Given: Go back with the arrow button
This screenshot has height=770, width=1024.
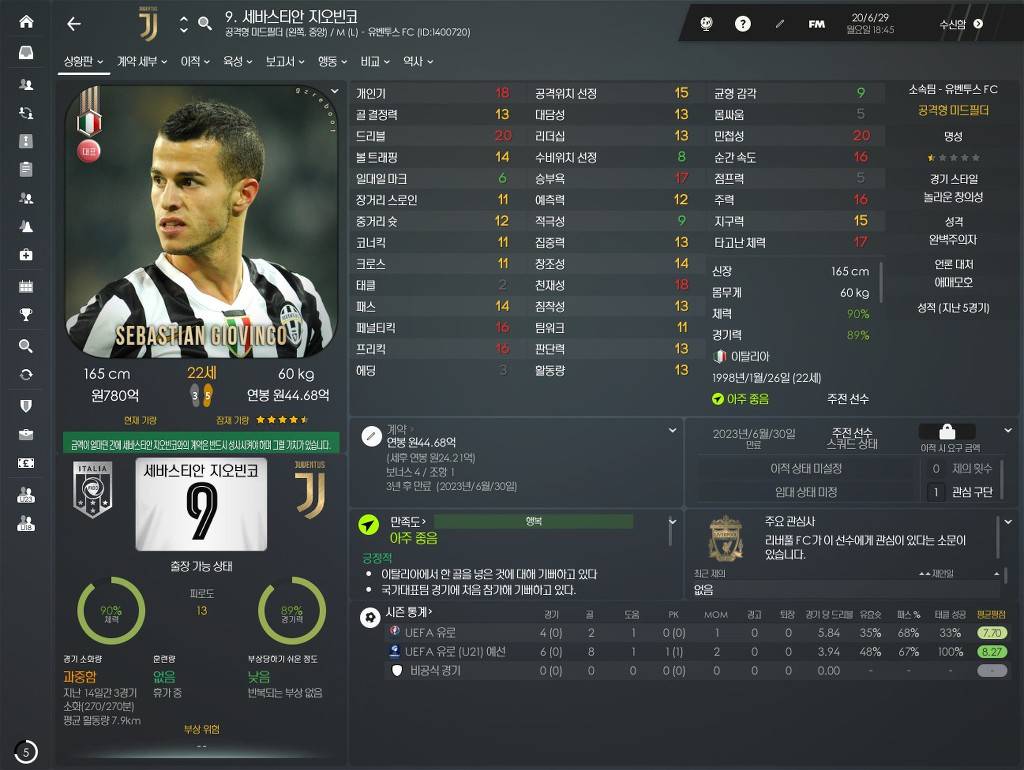Looking at the screenshot, I should click(x=74, y=24).
